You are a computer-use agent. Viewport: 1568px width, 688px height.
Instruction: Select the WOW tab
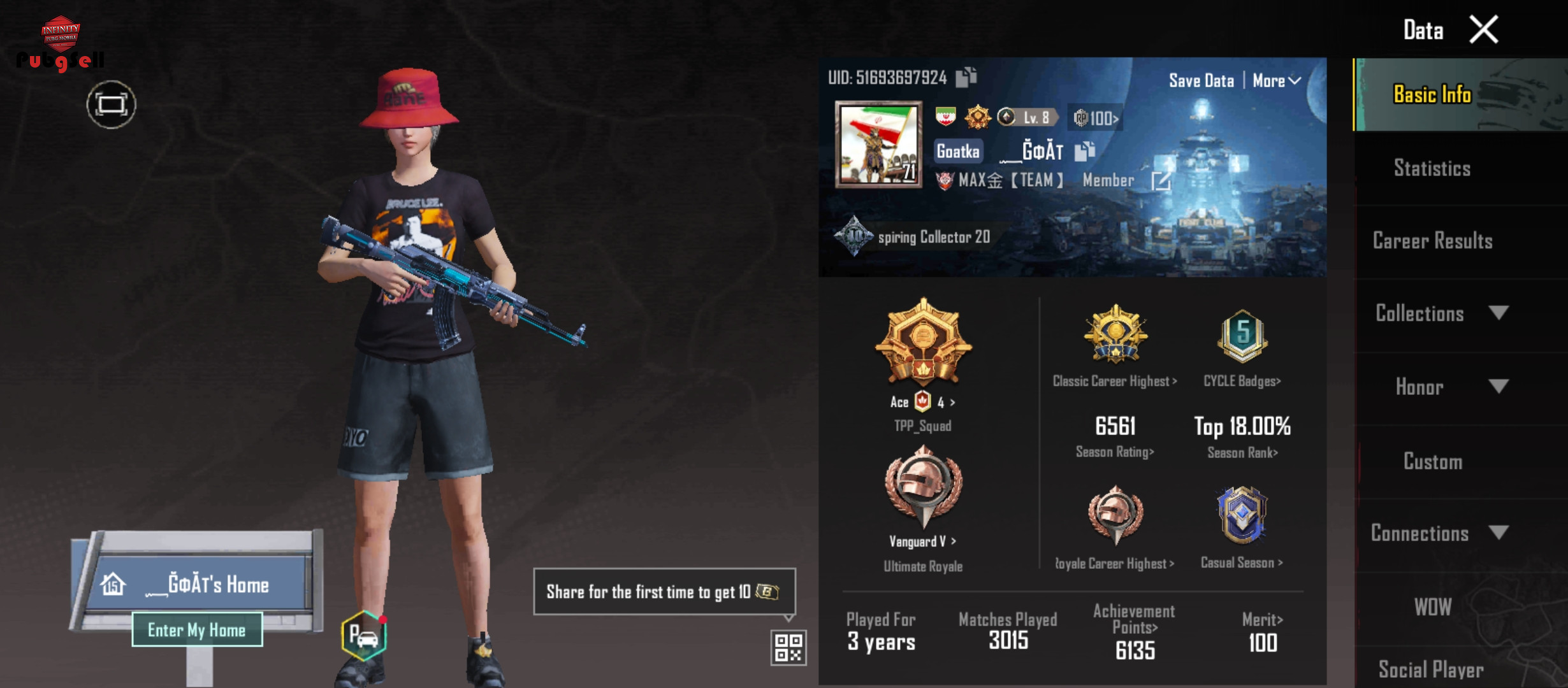(x=1432, y=607)
